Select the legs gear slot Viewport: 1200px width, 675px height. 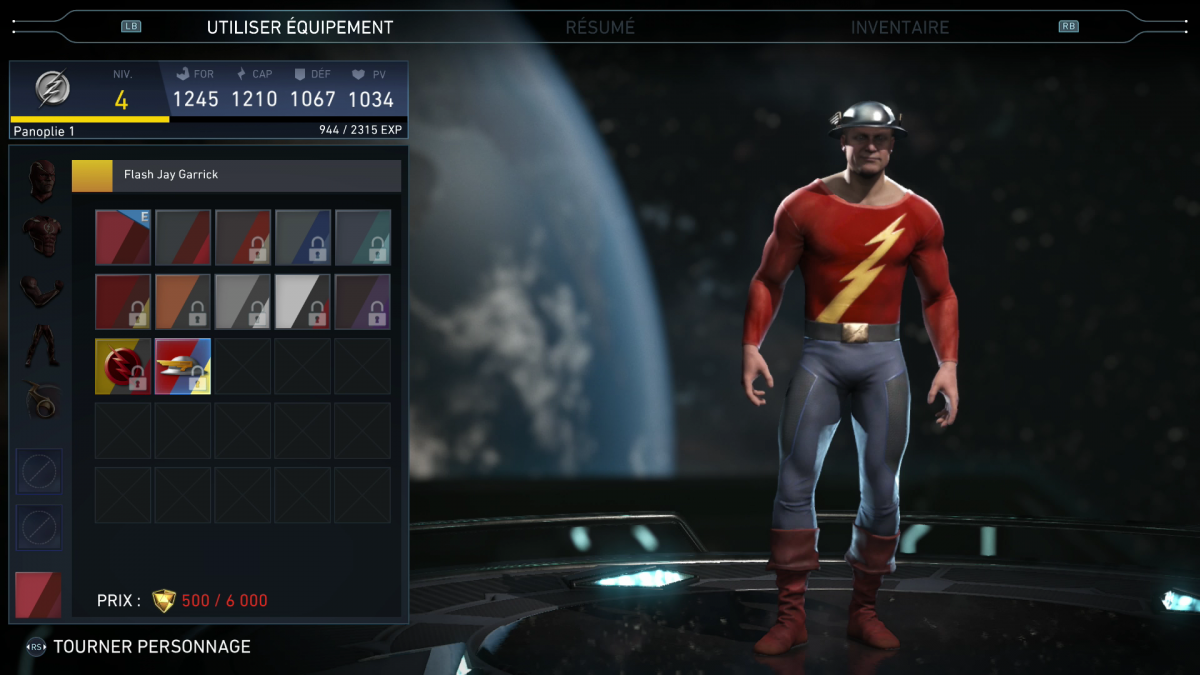(x=42, y=345)
